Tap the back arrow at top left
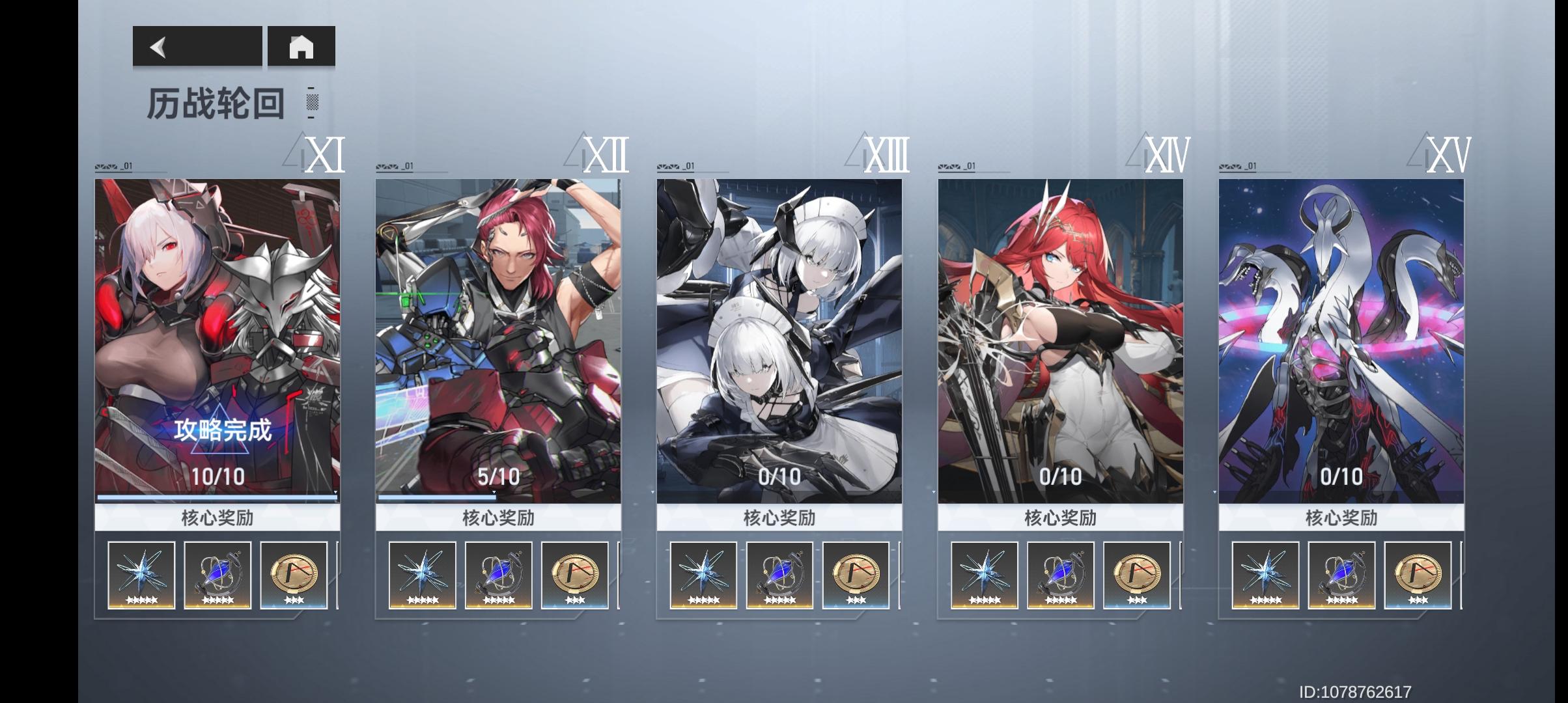Image resolution: width=1568 pixels, height=703 pixels. pyautogui.click(x=158, y=48)
